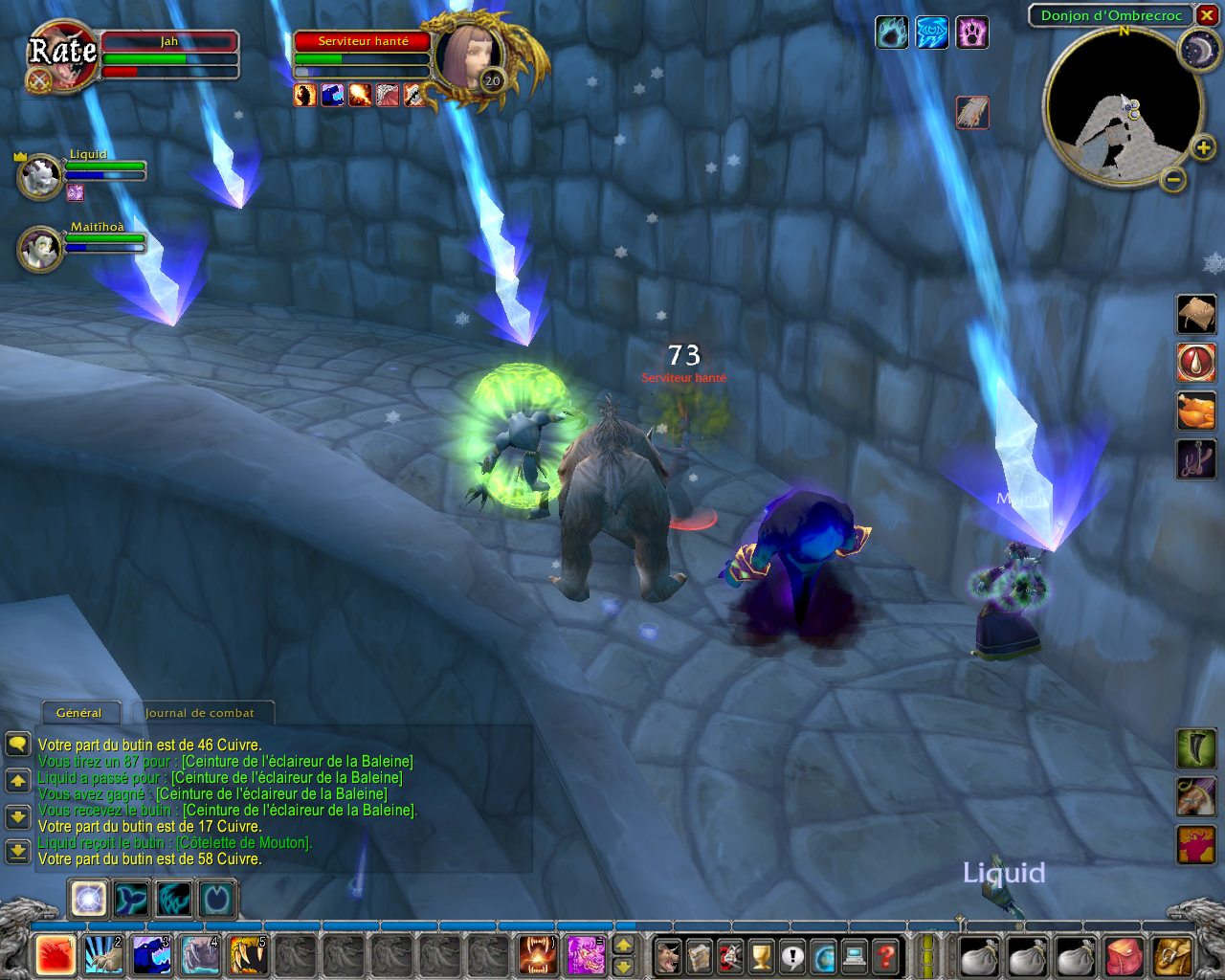Viewport: 1225px width, 980px height.
Task: Open the red question mark help menu
Action: [886, 955]
